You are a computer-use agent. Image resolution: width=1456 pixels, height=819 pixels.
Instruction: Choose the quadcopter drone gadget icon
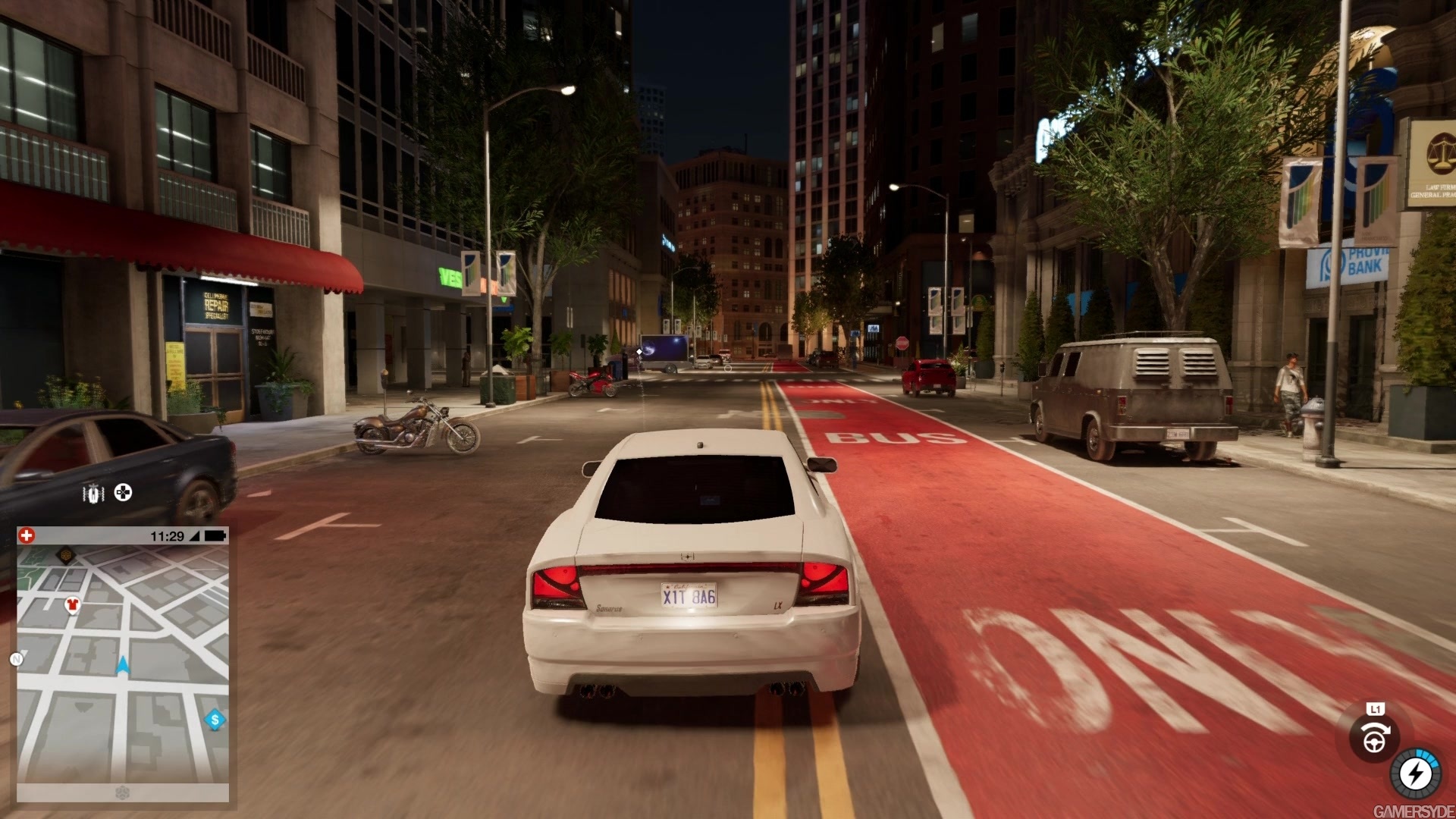[x=123, y=493]
